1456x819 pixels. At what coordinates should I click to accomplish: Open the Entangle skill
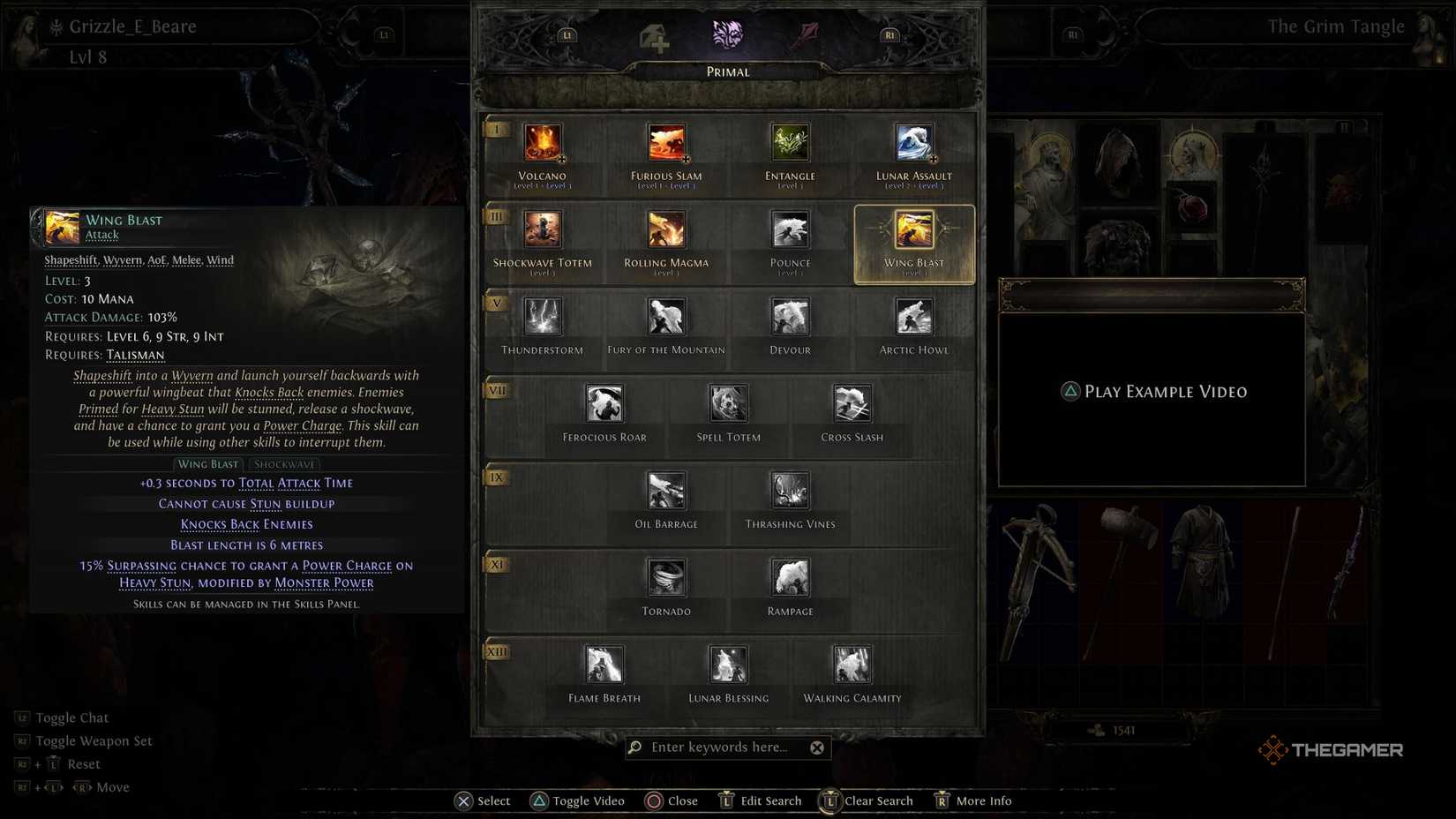[789, 144]
